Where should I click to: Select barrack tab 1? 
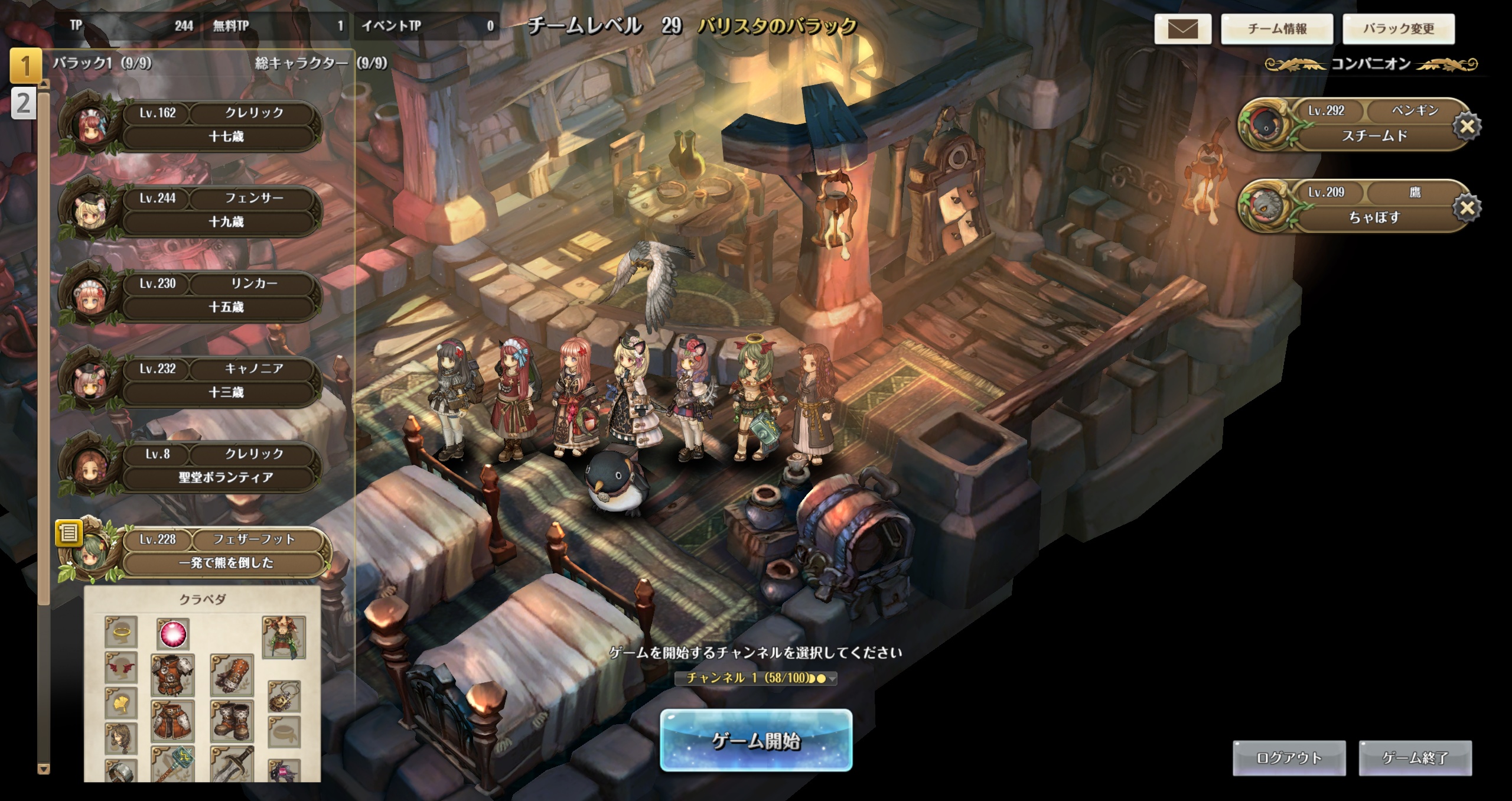coord(25,65)
